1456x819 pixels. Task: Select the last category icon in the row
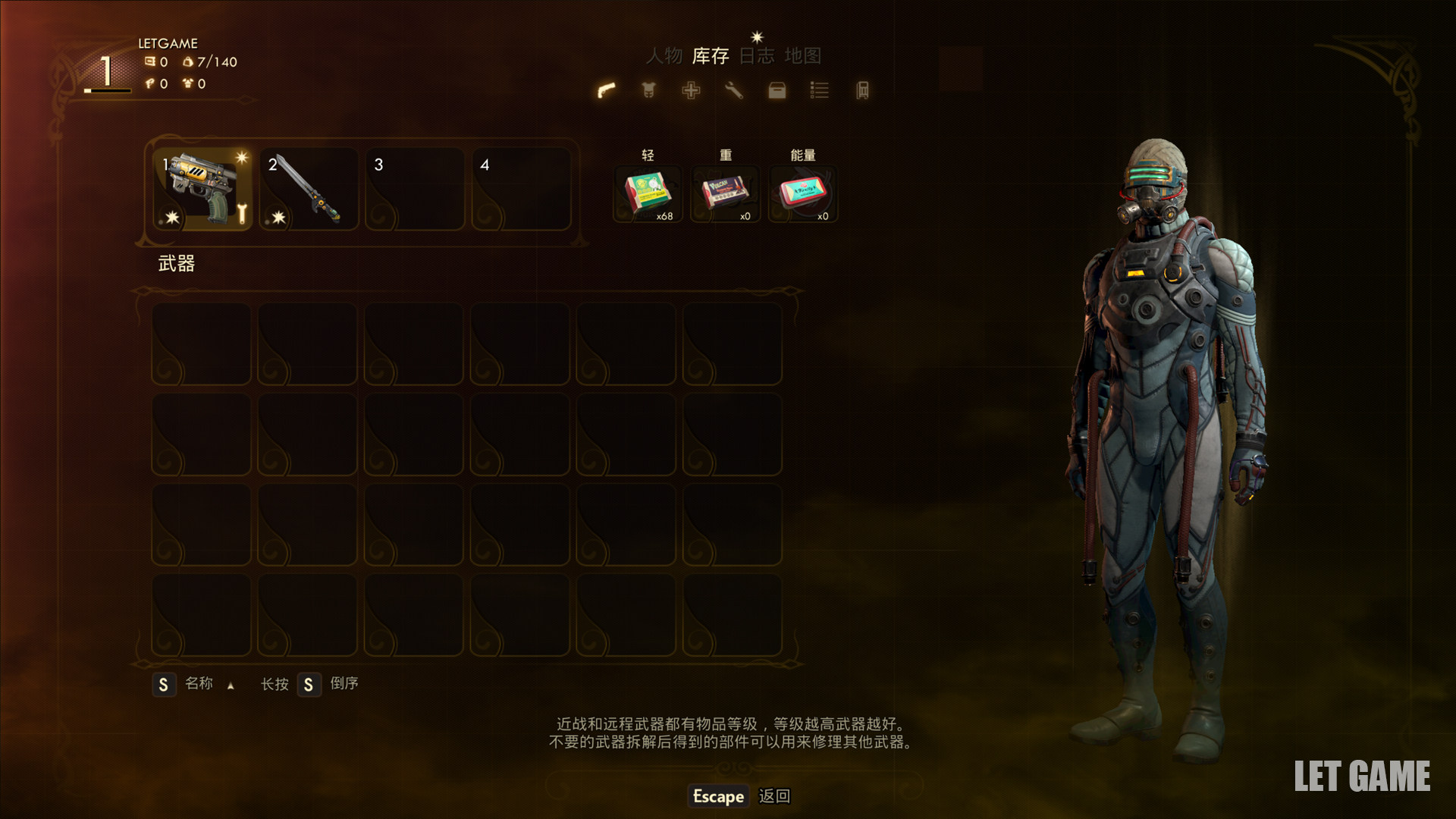click(862, 91)
